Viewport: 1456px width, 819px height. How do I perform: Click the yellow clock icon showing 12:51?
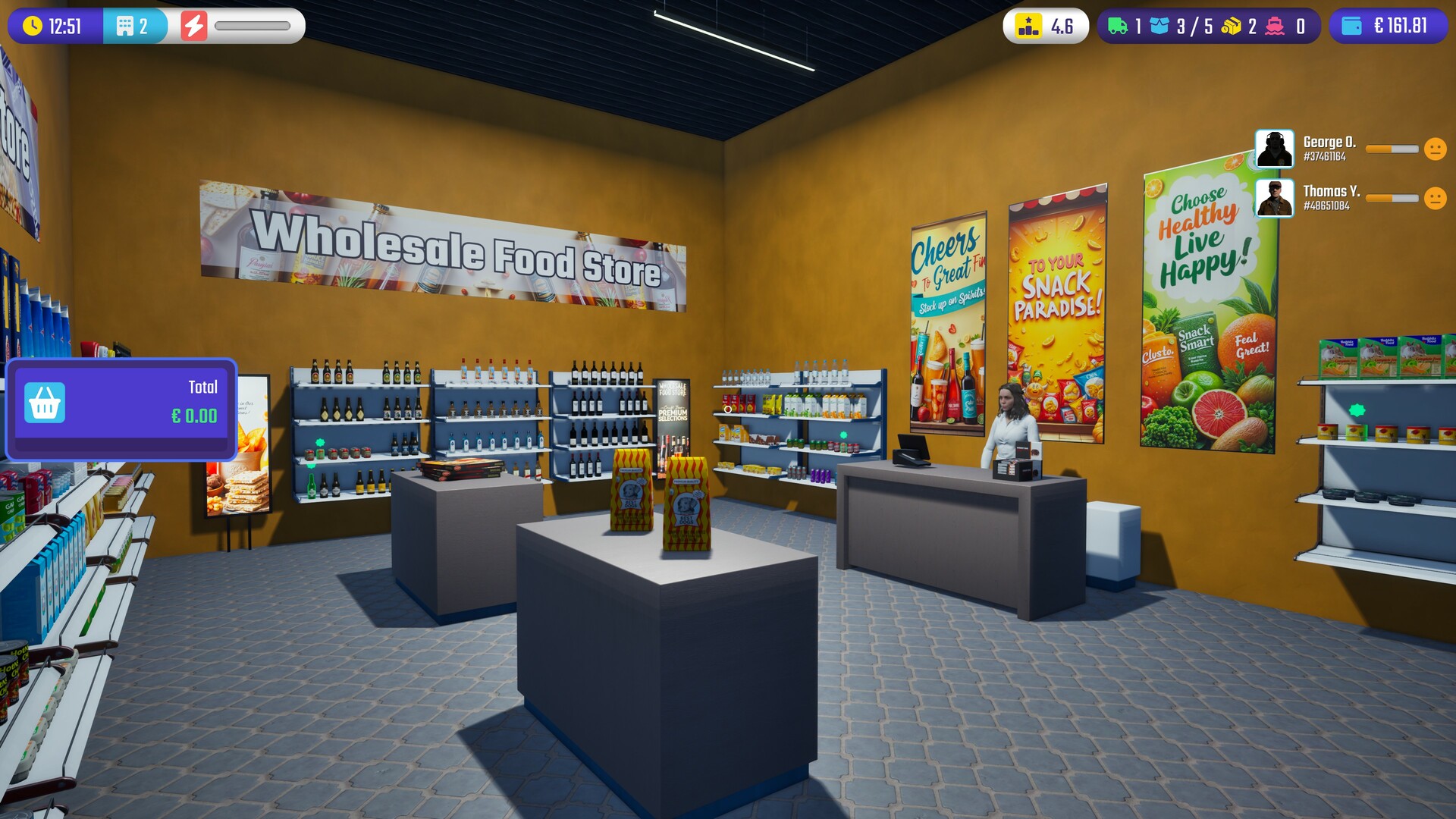point(32,24)
